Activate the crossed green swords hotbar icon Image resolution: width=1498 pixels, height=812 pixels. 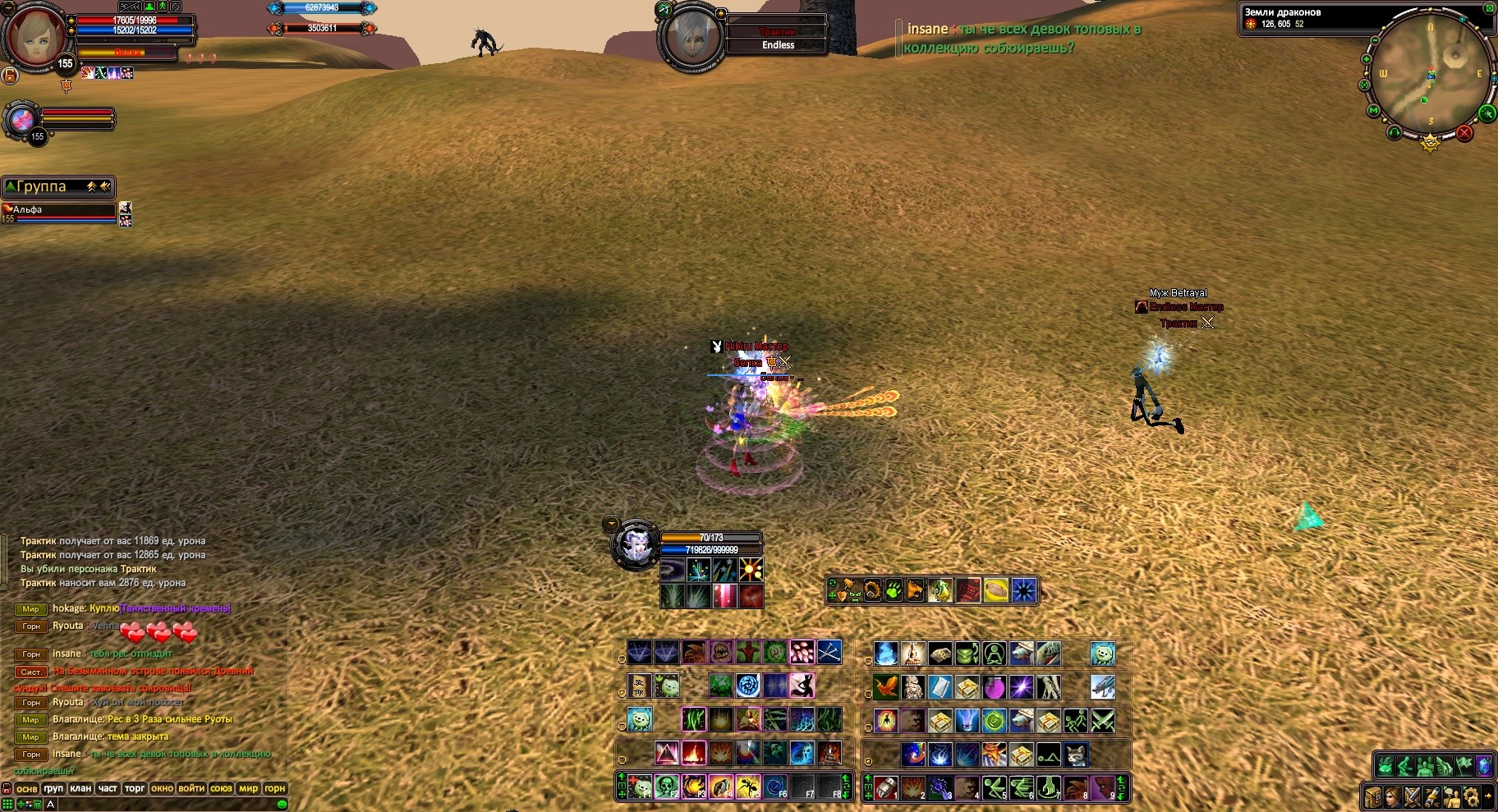click(x=1102, y=720)
